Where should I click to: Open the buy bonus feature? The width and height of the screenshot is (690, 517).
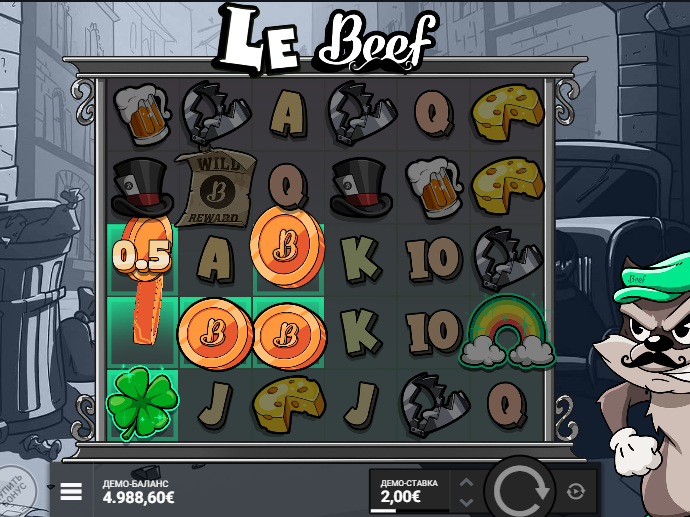[x=14, y=490]
